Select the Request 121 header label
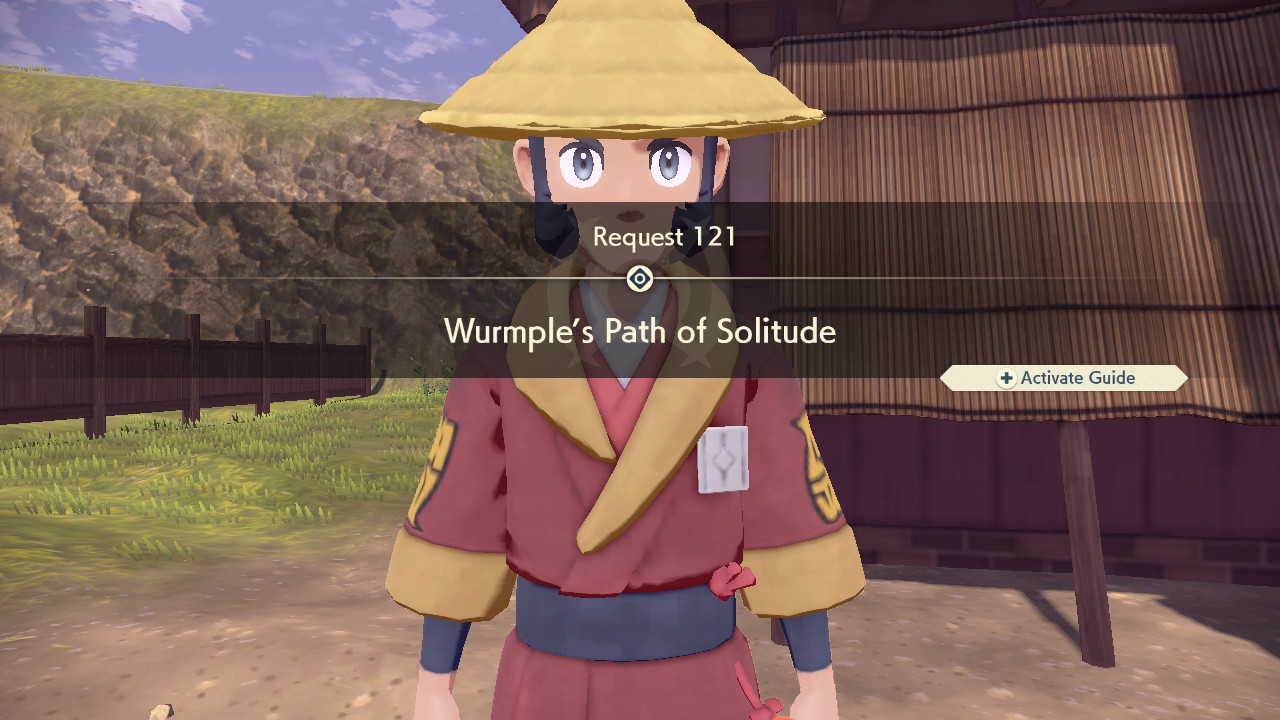 665,237
